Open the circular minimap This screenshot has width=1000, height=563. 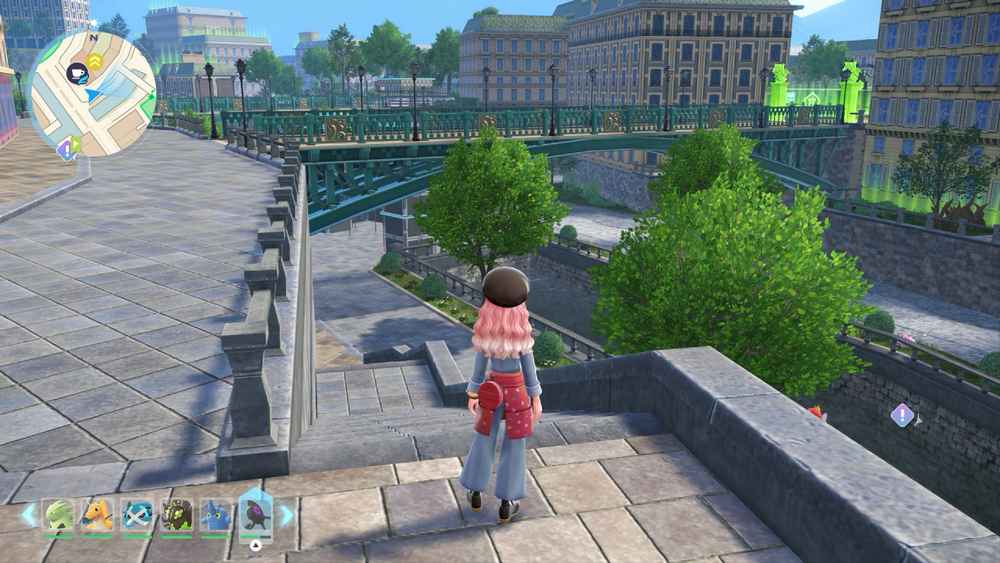click(92, 93)
